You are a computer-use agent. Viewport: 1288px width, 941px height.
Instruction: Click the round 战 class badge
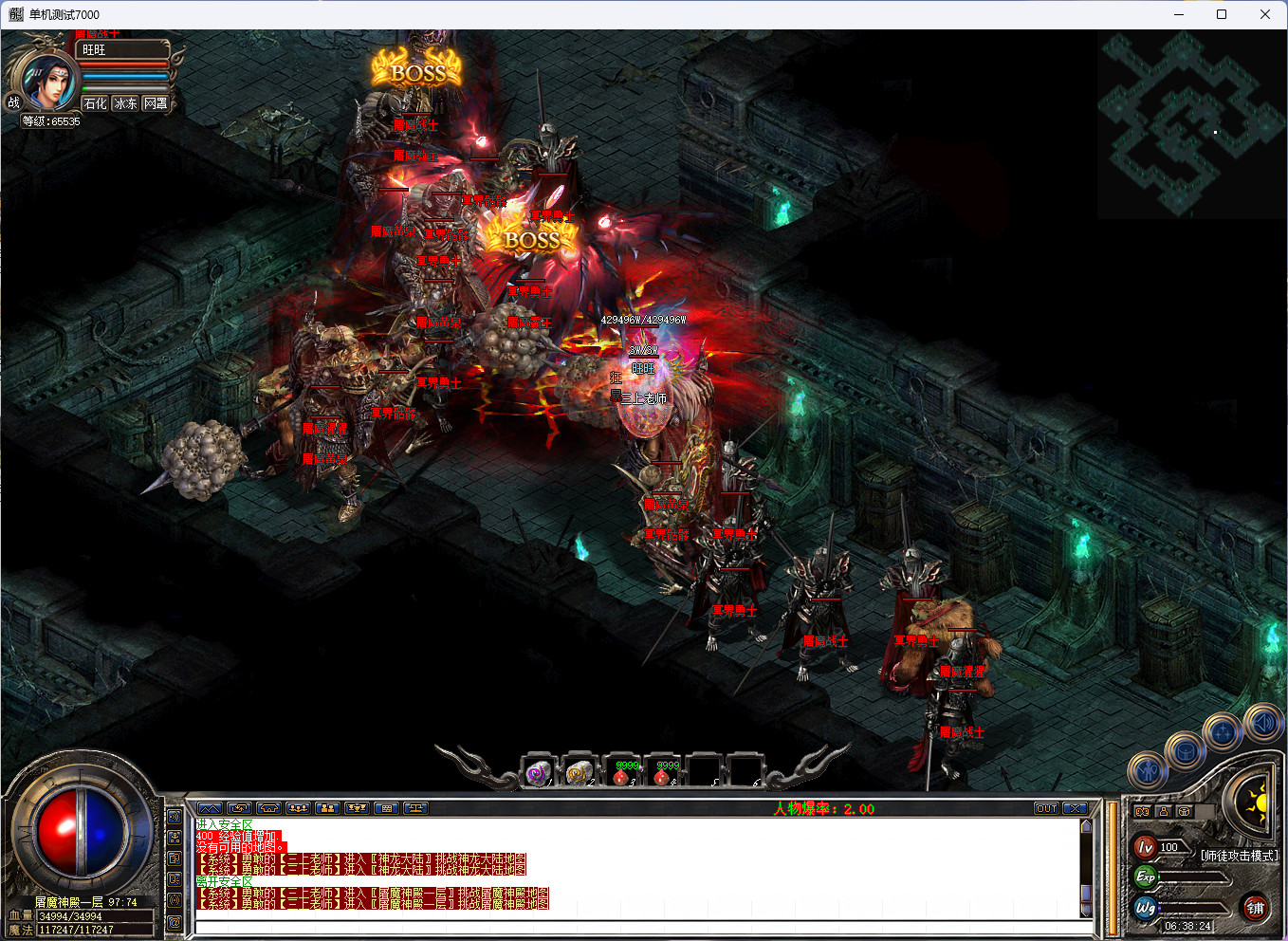tap(13, 102)
